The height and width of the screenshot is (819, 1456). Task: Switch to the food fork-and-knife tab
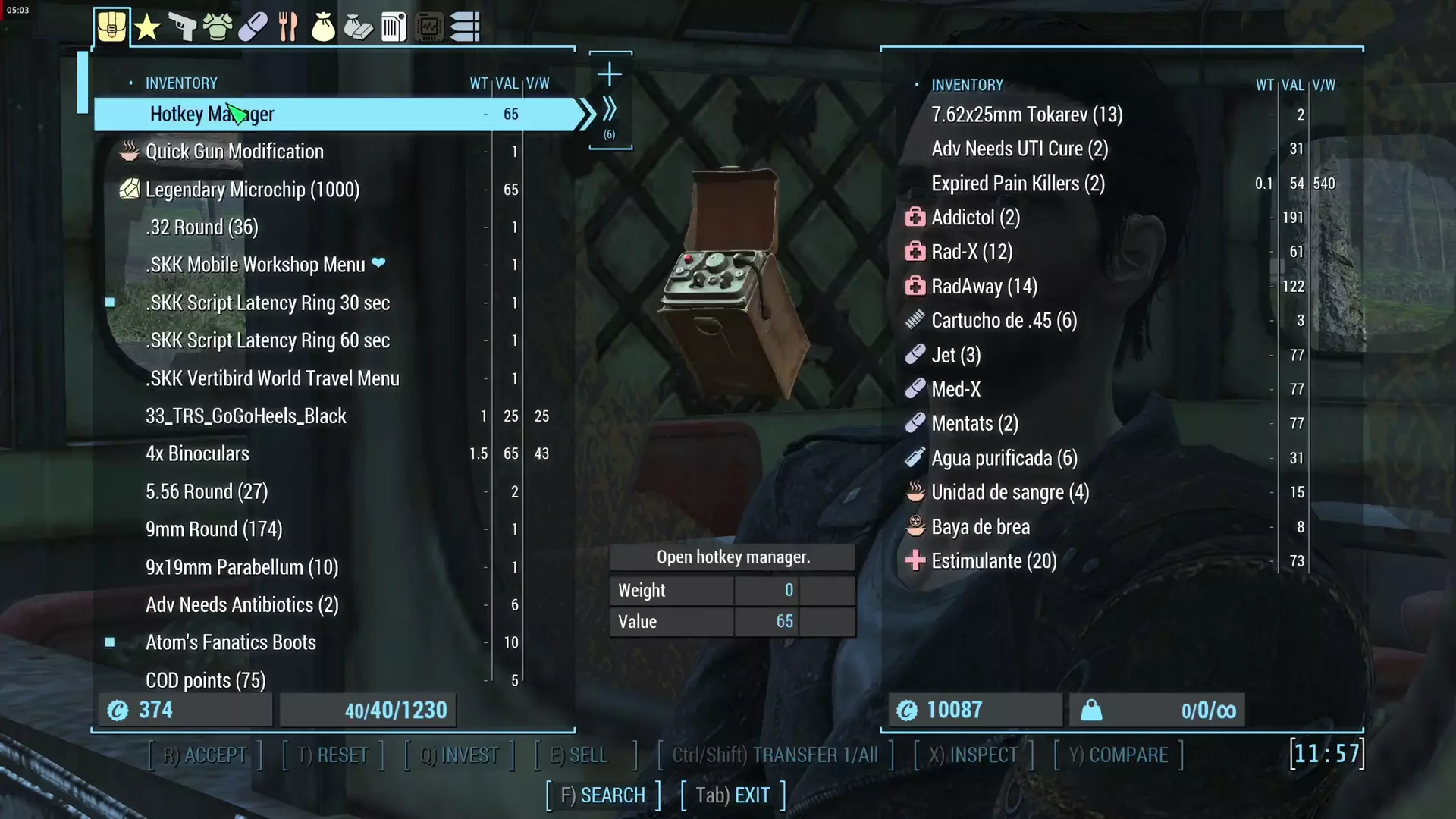coord(287,27)
